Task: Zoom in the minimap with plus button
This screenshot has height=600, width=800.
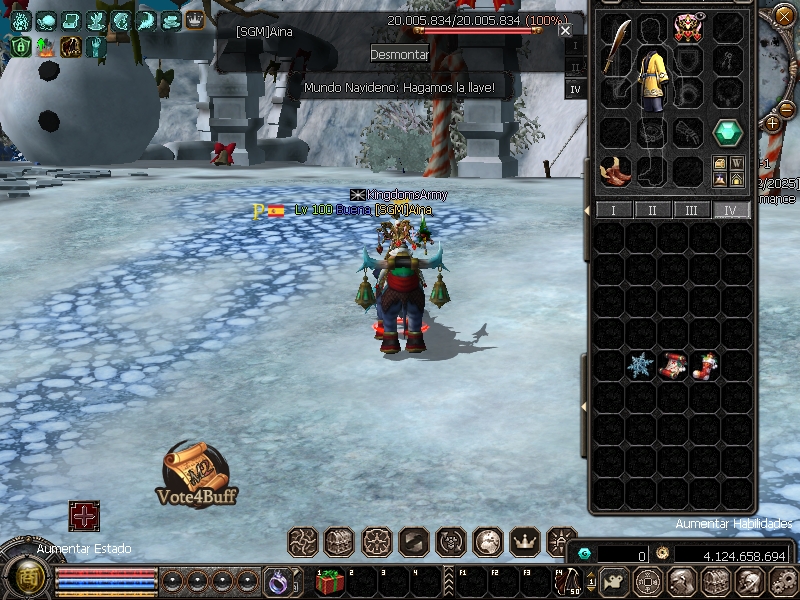Action: coord(772,123)
